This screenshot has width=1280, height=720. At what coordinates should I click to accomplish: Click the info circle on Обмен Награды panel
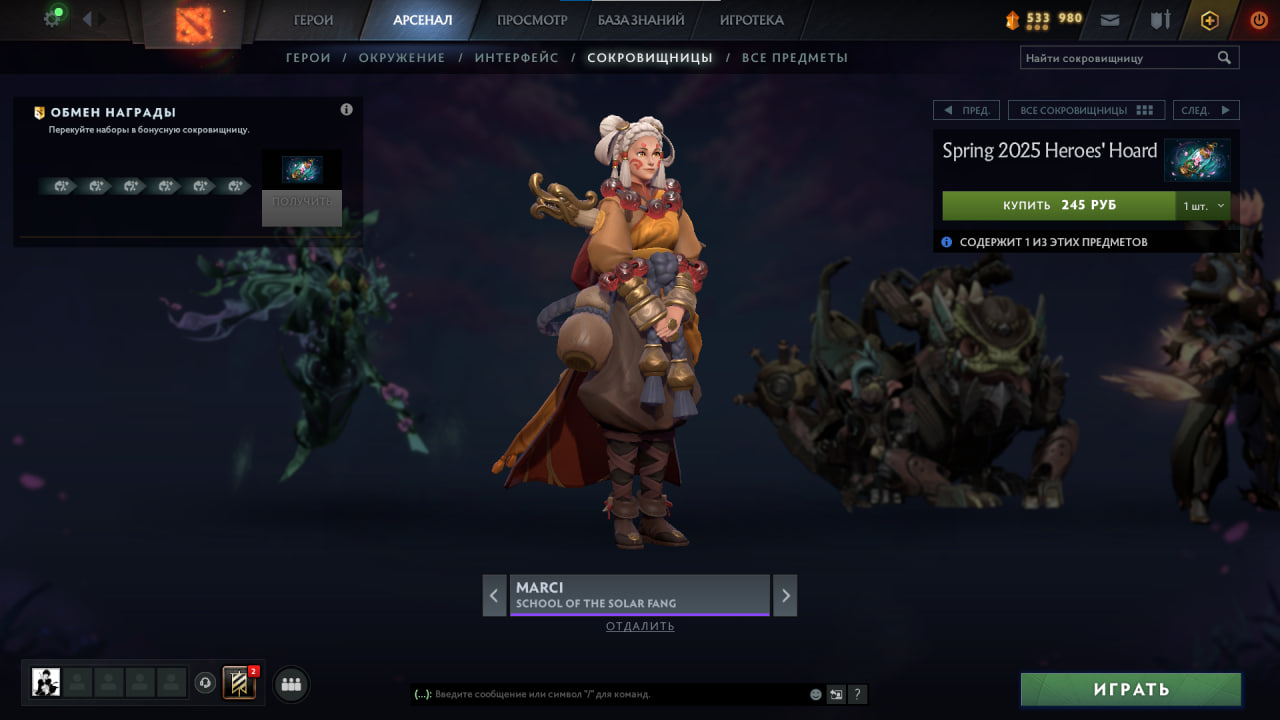pyautogui.click(x=346, y=109)
